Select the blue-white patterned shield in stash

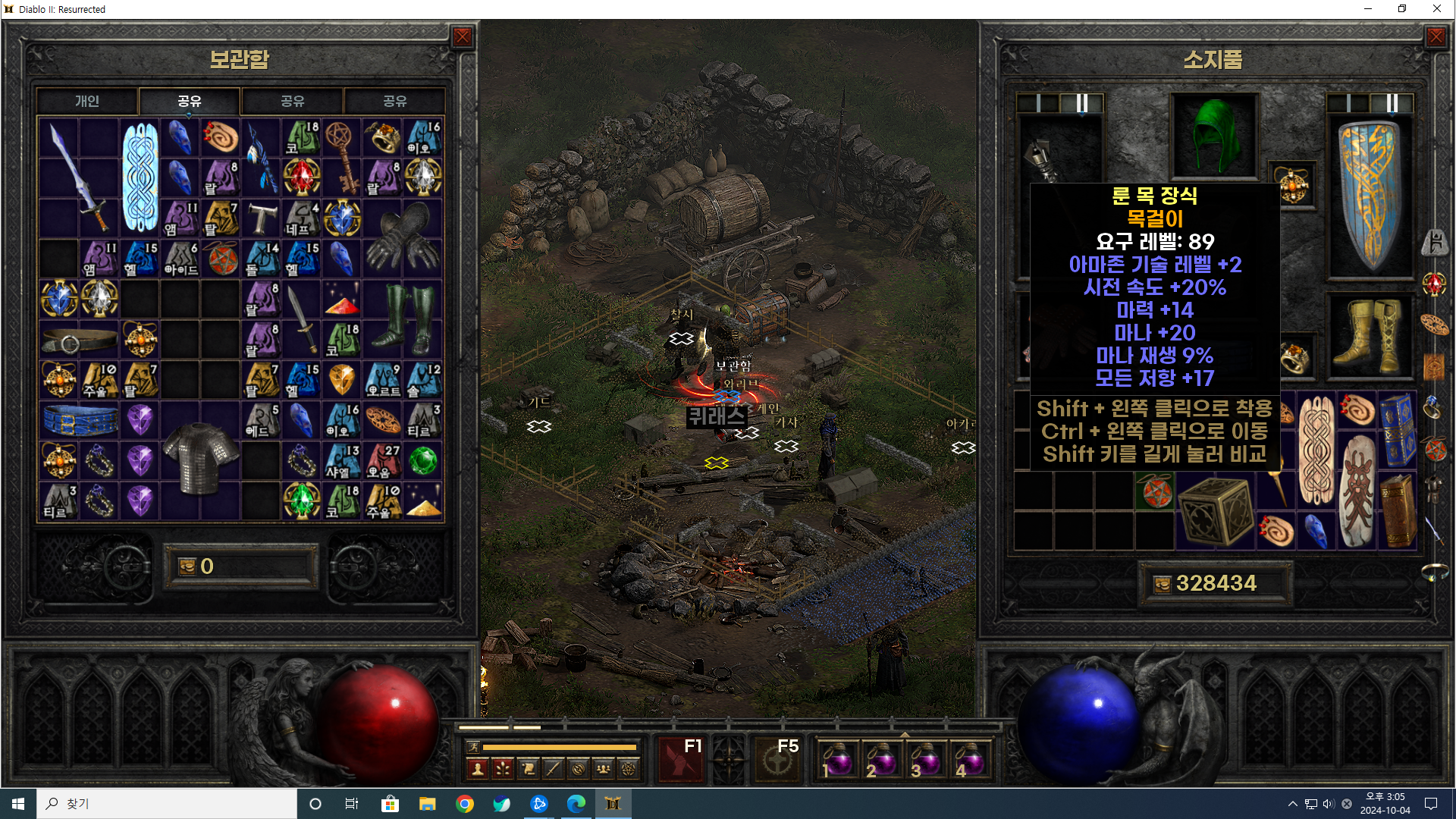140,177
